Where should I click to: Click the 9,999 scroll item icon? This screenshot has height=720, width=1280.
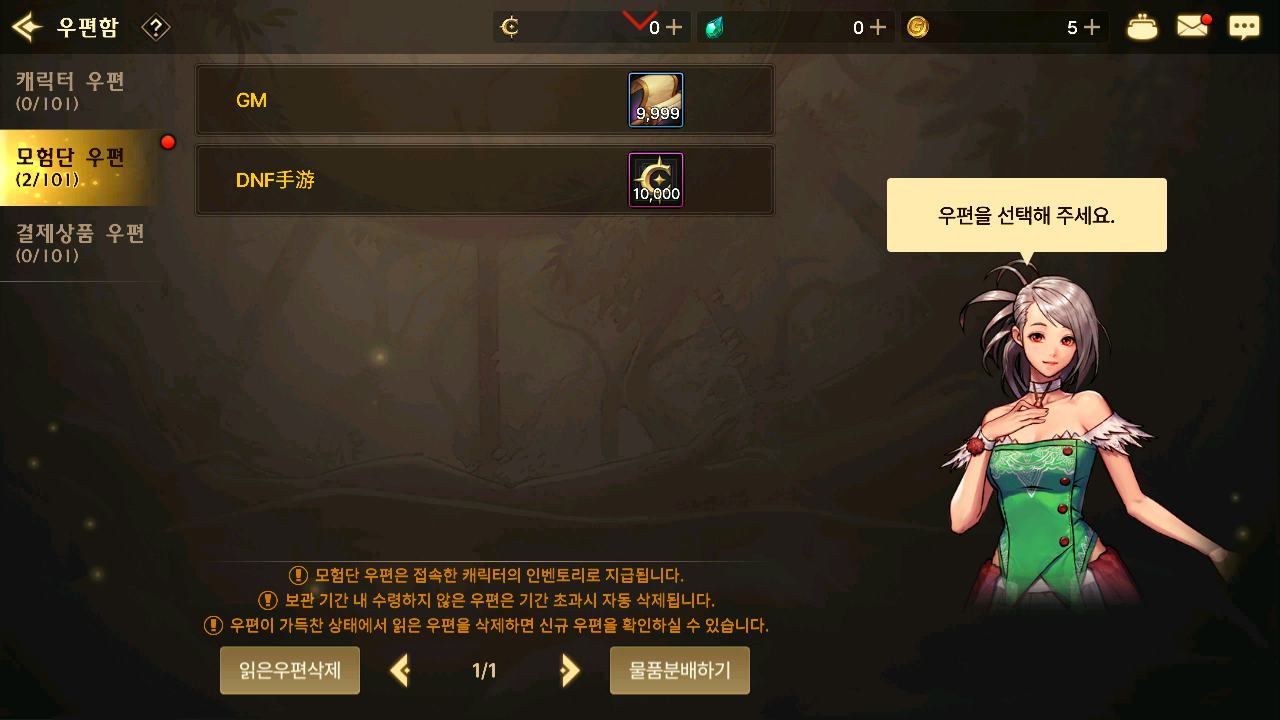tap(656, 100)
